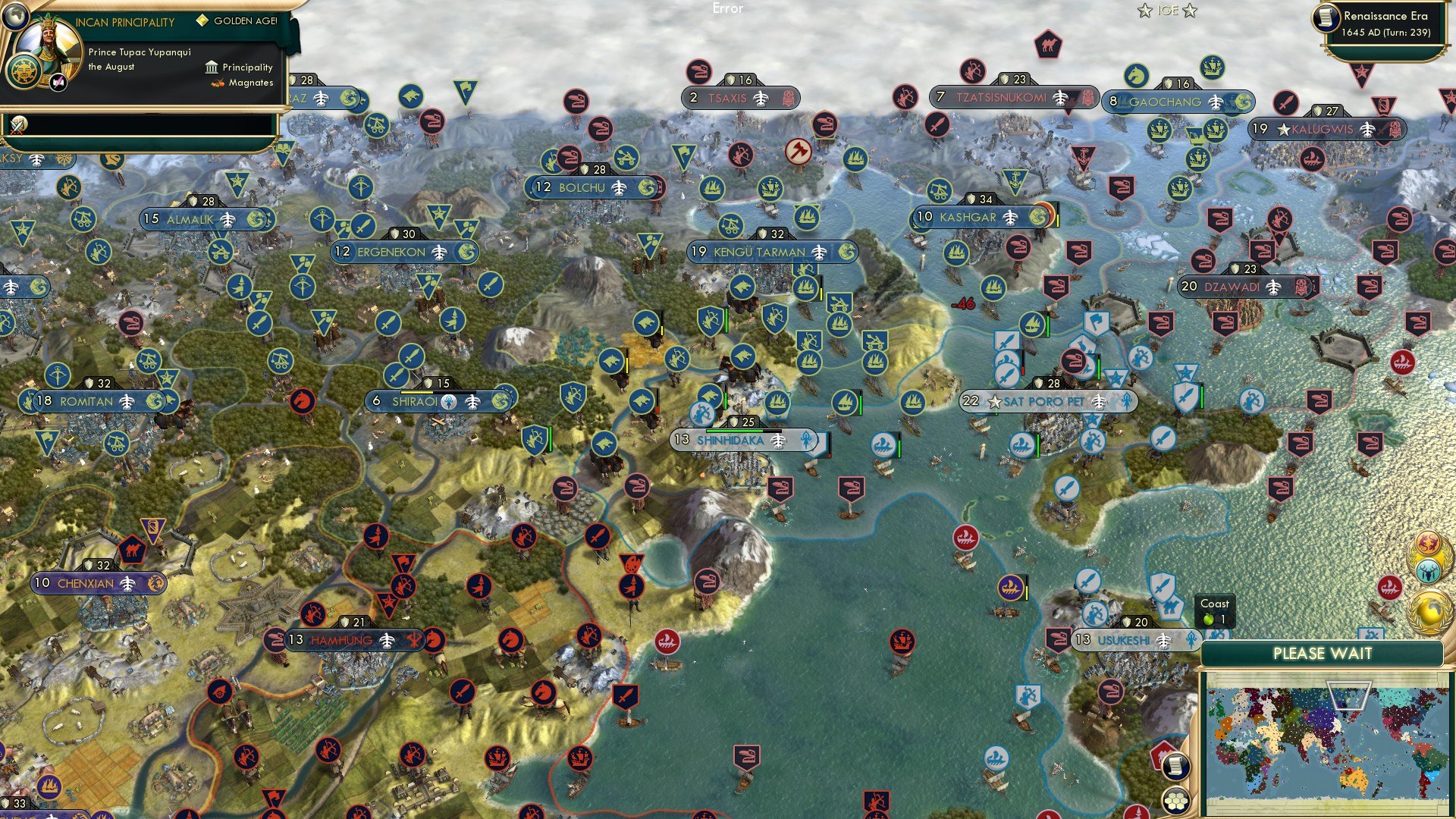Viewport: 1456px width, 819px height.
Task: Toggle the hex grid overlay button below minimap
Action: pos(1176,802)
